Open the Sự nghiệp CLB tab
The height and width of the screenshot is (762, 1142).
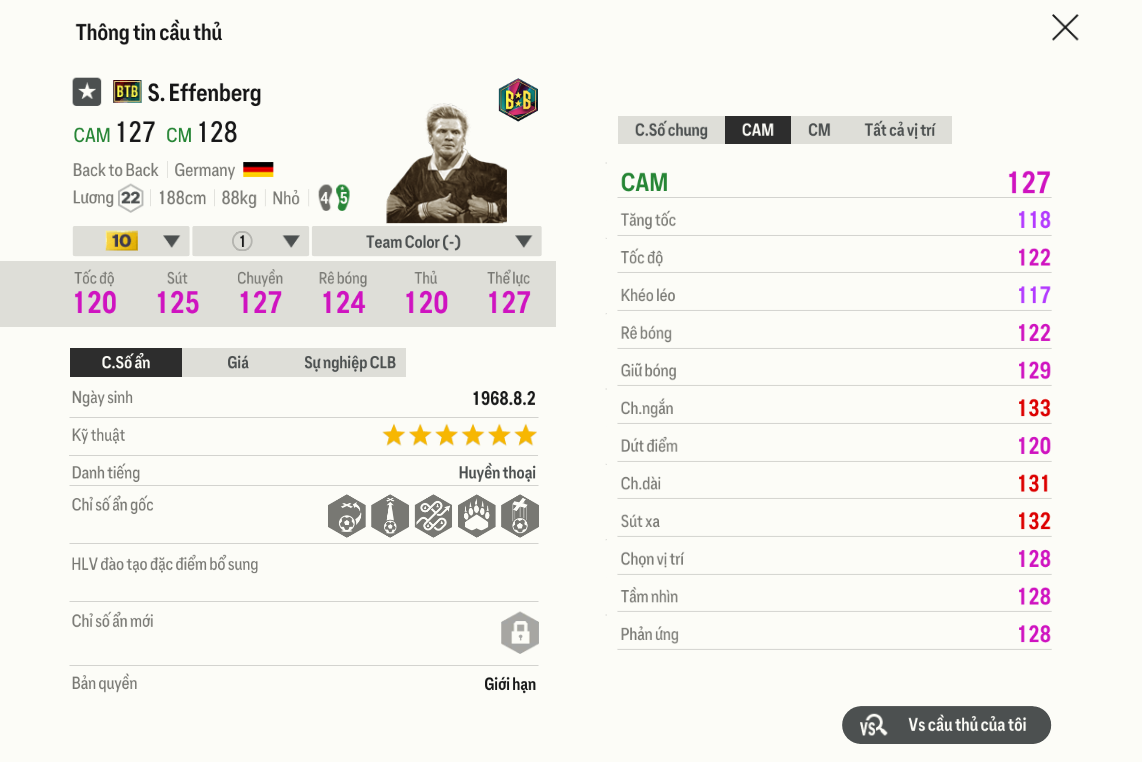pyautogui.click(x=350, y=362)
